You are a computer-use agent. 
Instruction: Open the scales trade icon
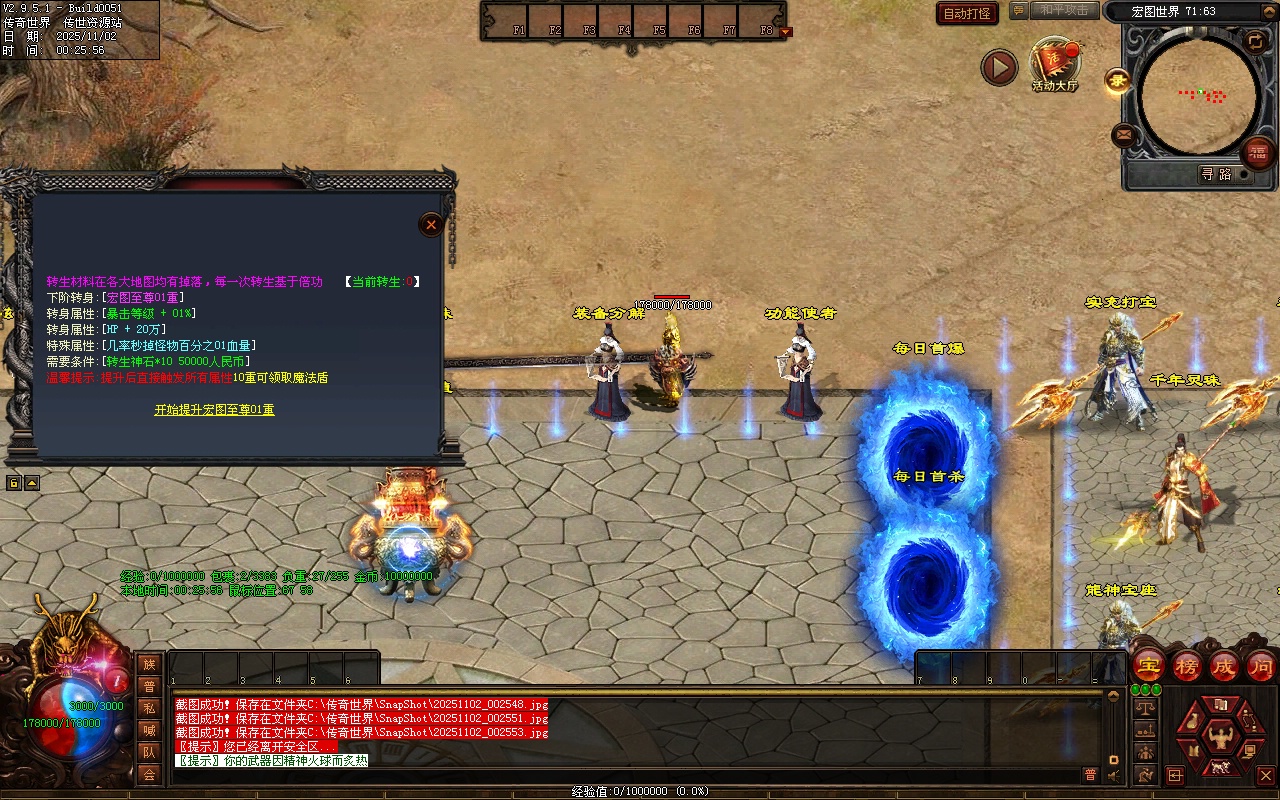click(1146, 708)
